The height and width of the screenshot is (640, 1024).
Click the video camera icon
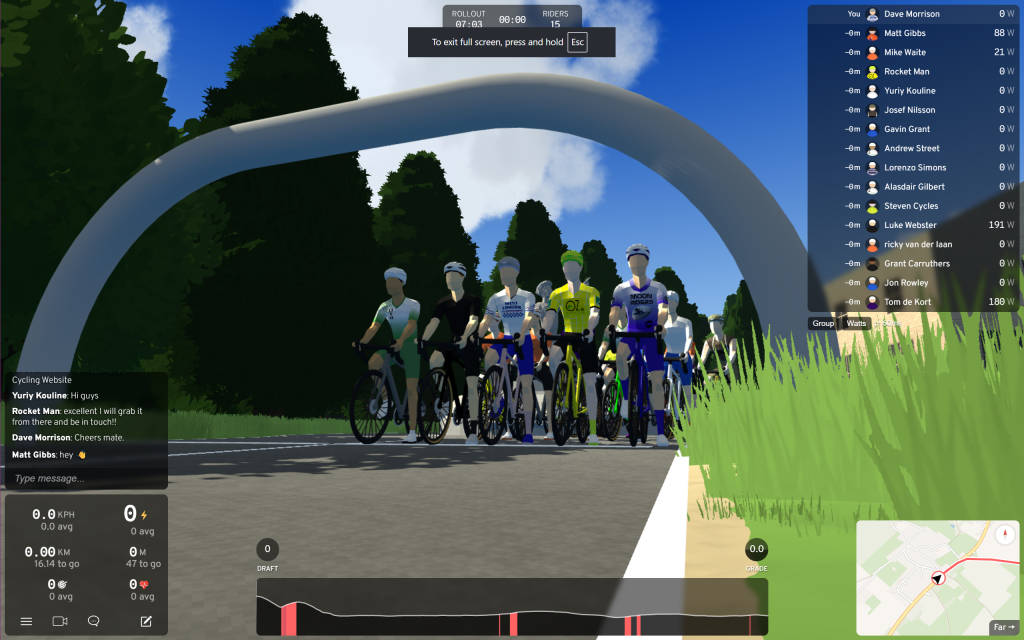tap(60, 621)
